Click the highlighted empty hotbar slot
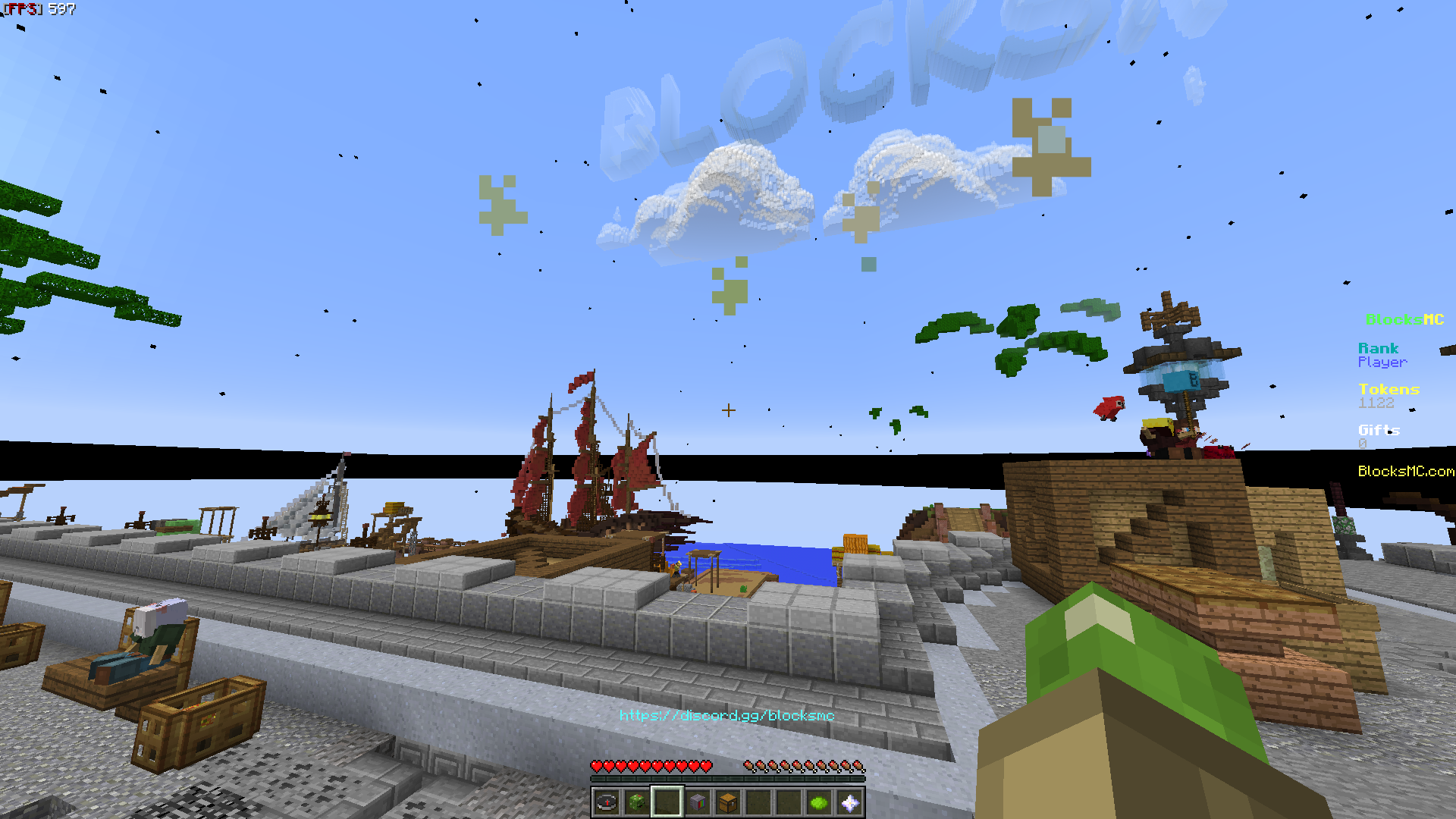This screenshot has width=1456, height=819. click(667, 802)
